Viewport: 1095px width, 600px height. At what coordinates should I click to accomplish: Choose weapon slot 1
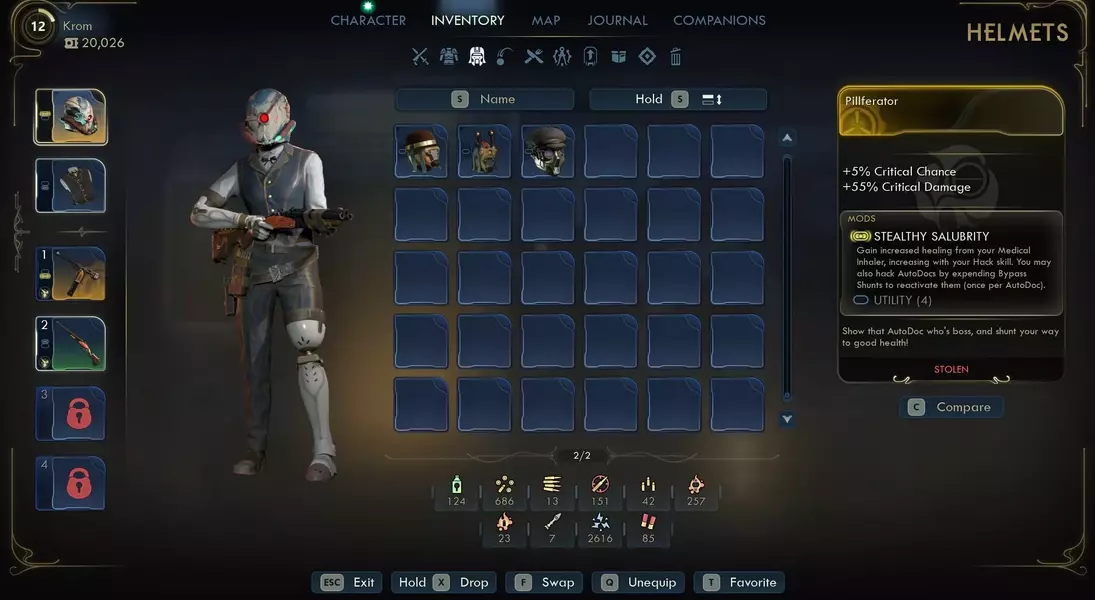(72, 274)
